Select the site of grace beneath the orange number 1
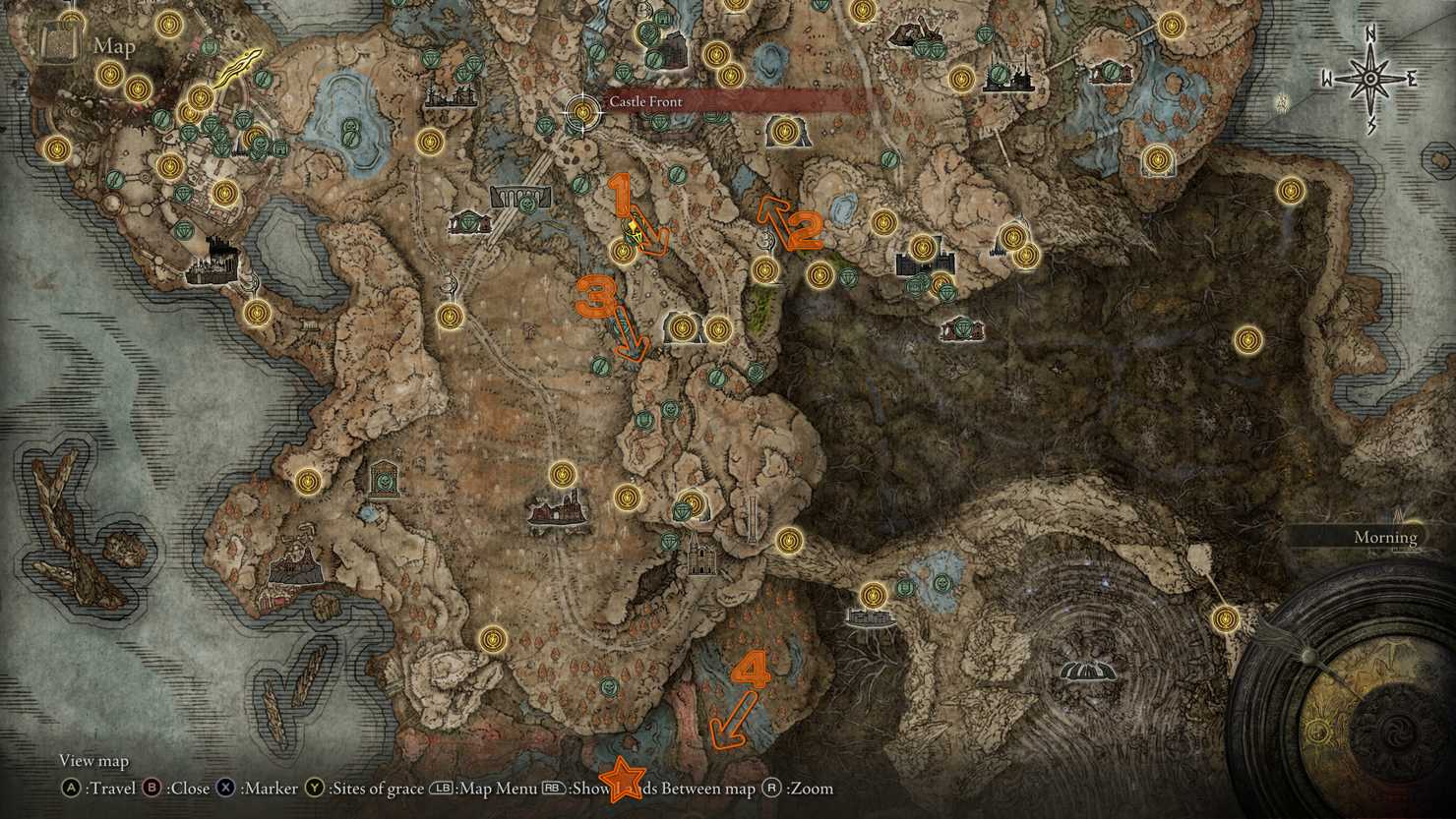Image resolution: width=1456 pixels, height=819 pixels. [x=623, y=252]
